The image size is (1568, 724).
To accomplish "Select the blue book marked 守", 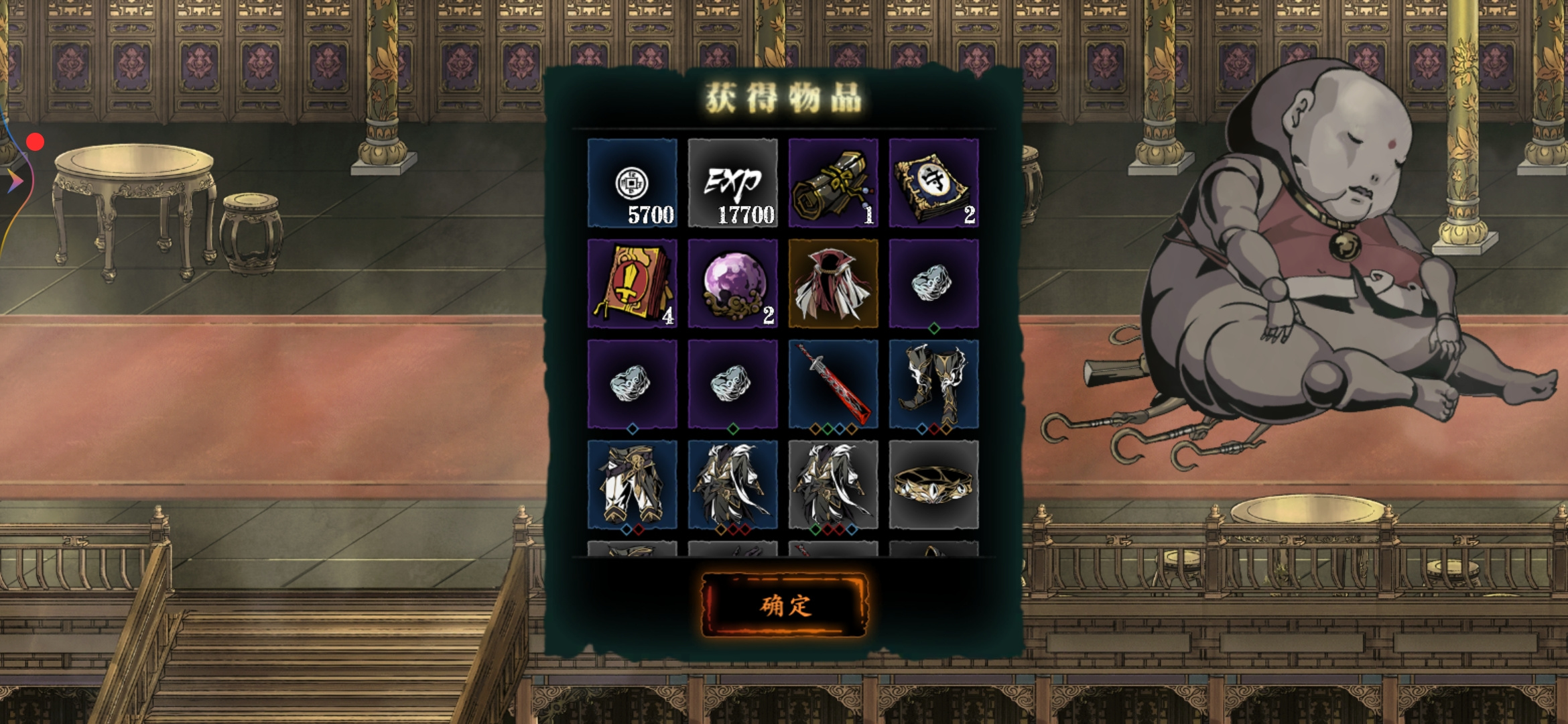I will tap(933, 183).
